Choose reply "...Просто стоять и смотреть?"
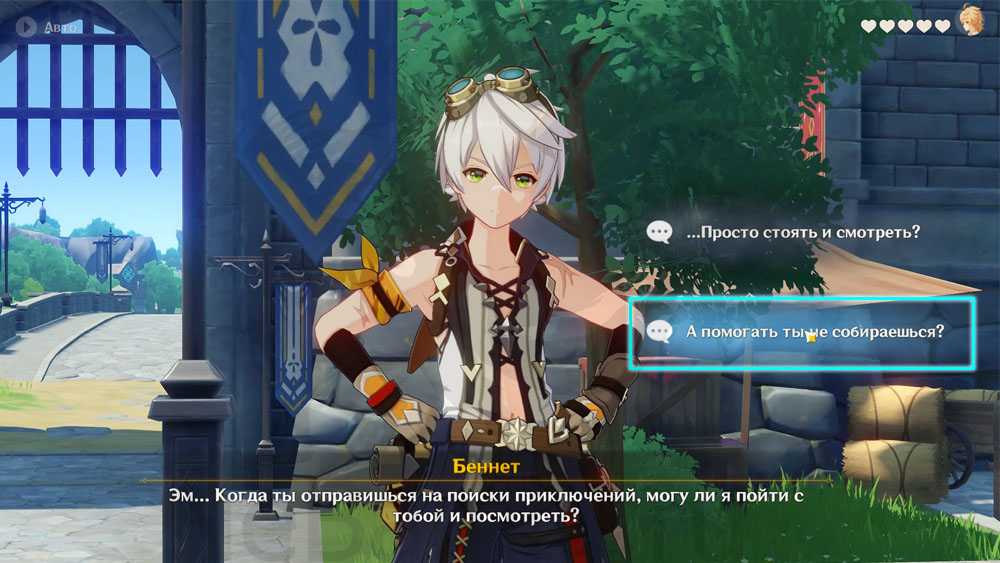1000x563 pixels. (x=802, y=233)
